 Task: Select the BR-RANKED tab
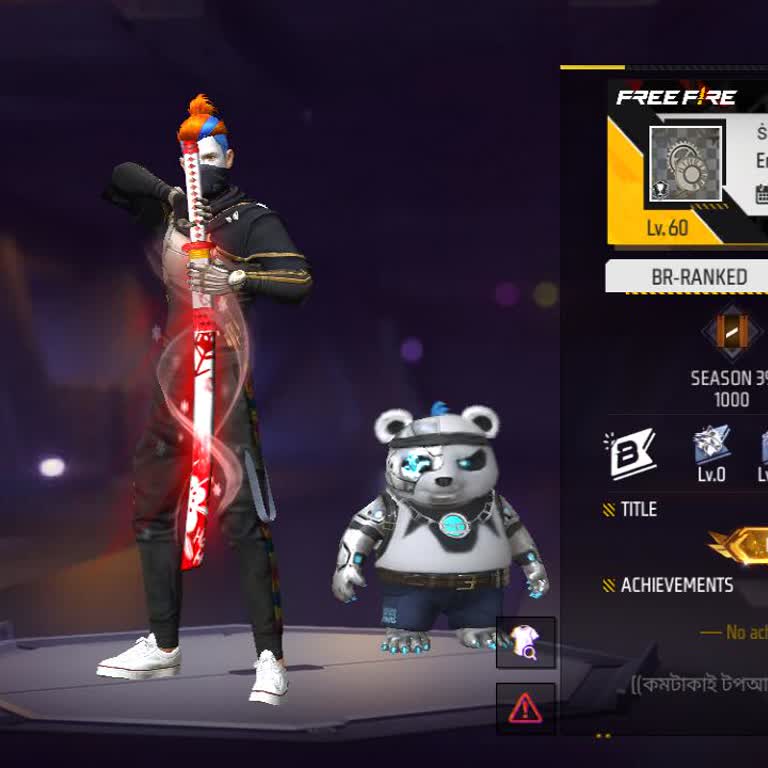698,277
